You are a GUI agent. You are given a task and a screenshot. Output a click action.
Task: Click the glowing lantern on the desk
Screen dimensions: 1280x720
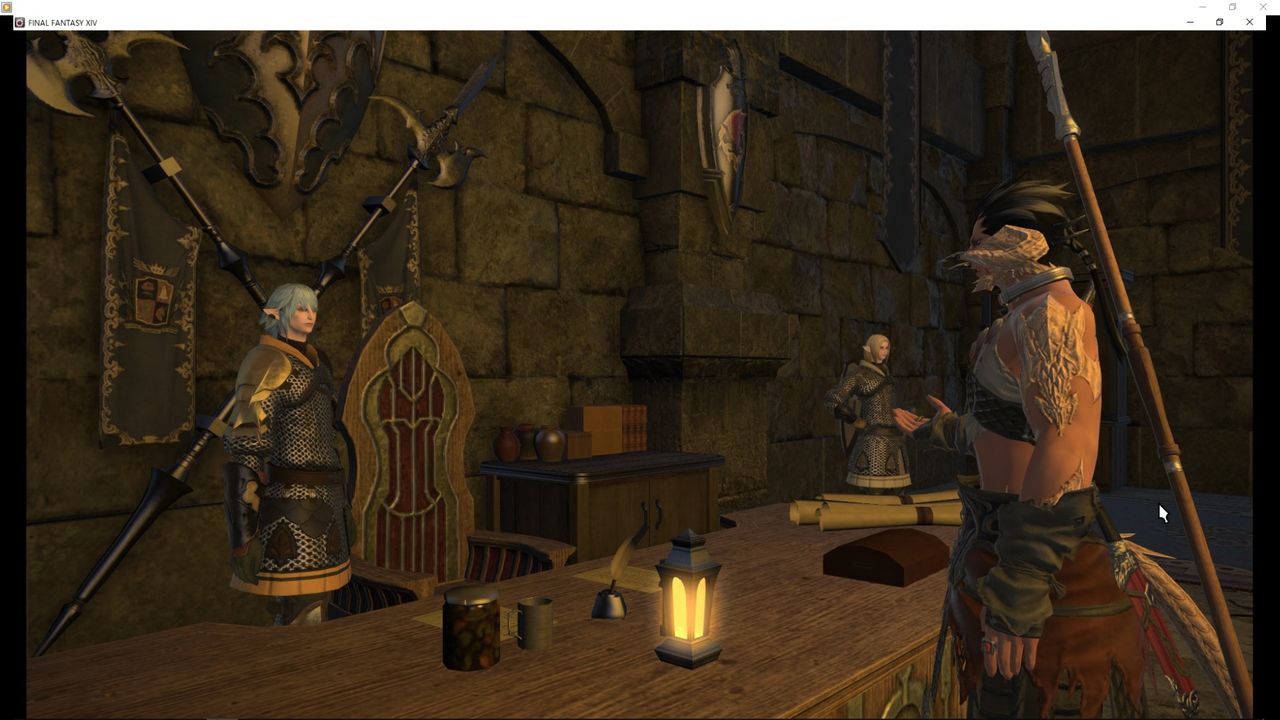tap(688, 600)
